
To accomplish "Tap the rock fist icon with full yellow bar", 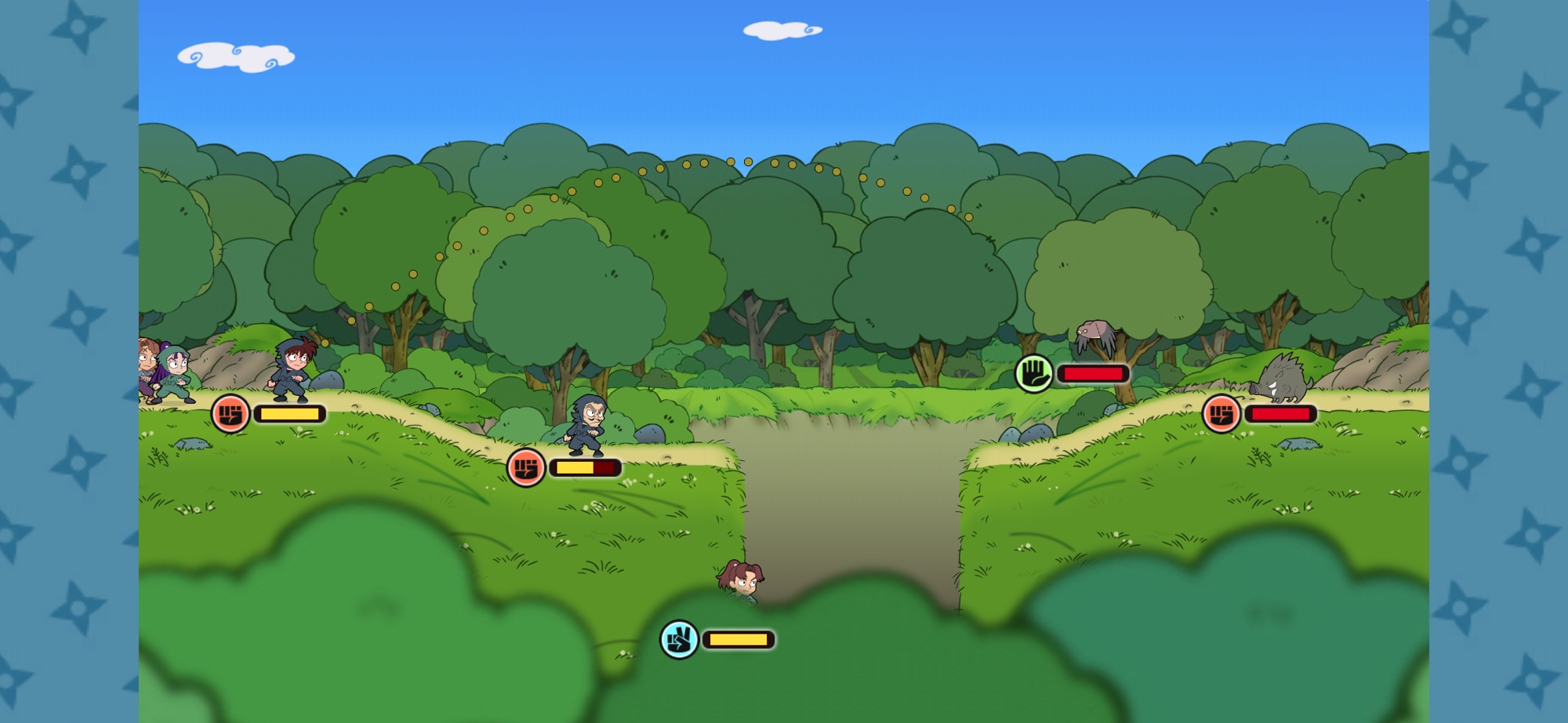I will (x=230, y=413).
